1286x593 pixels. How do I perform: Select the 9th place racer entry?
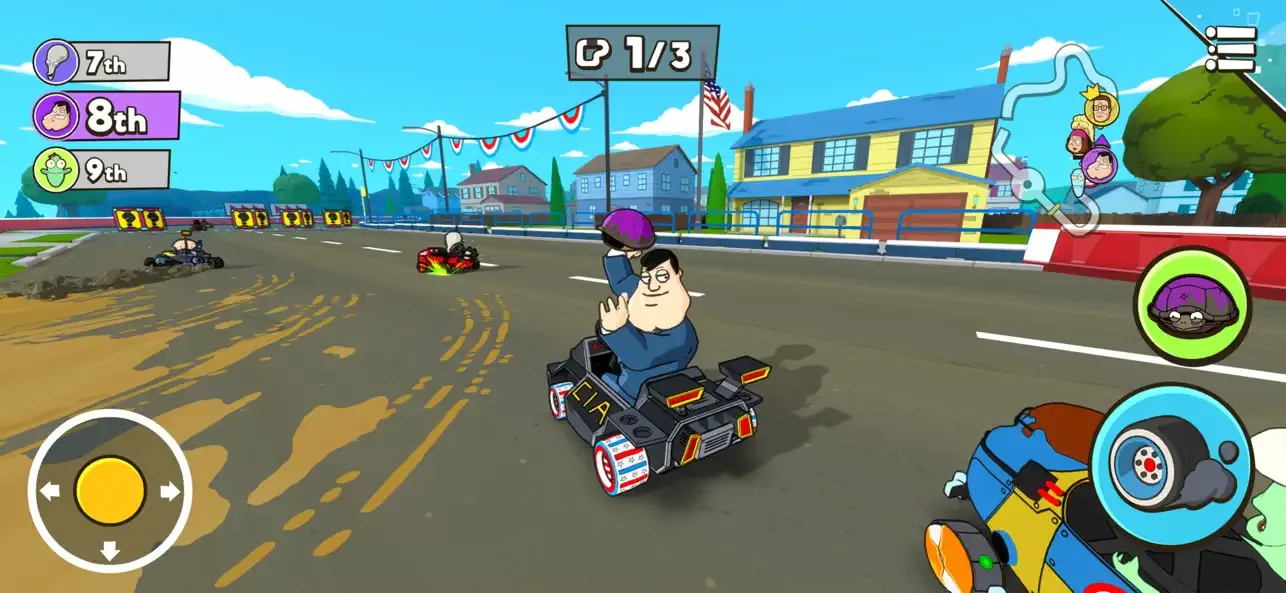pos(102,170)
